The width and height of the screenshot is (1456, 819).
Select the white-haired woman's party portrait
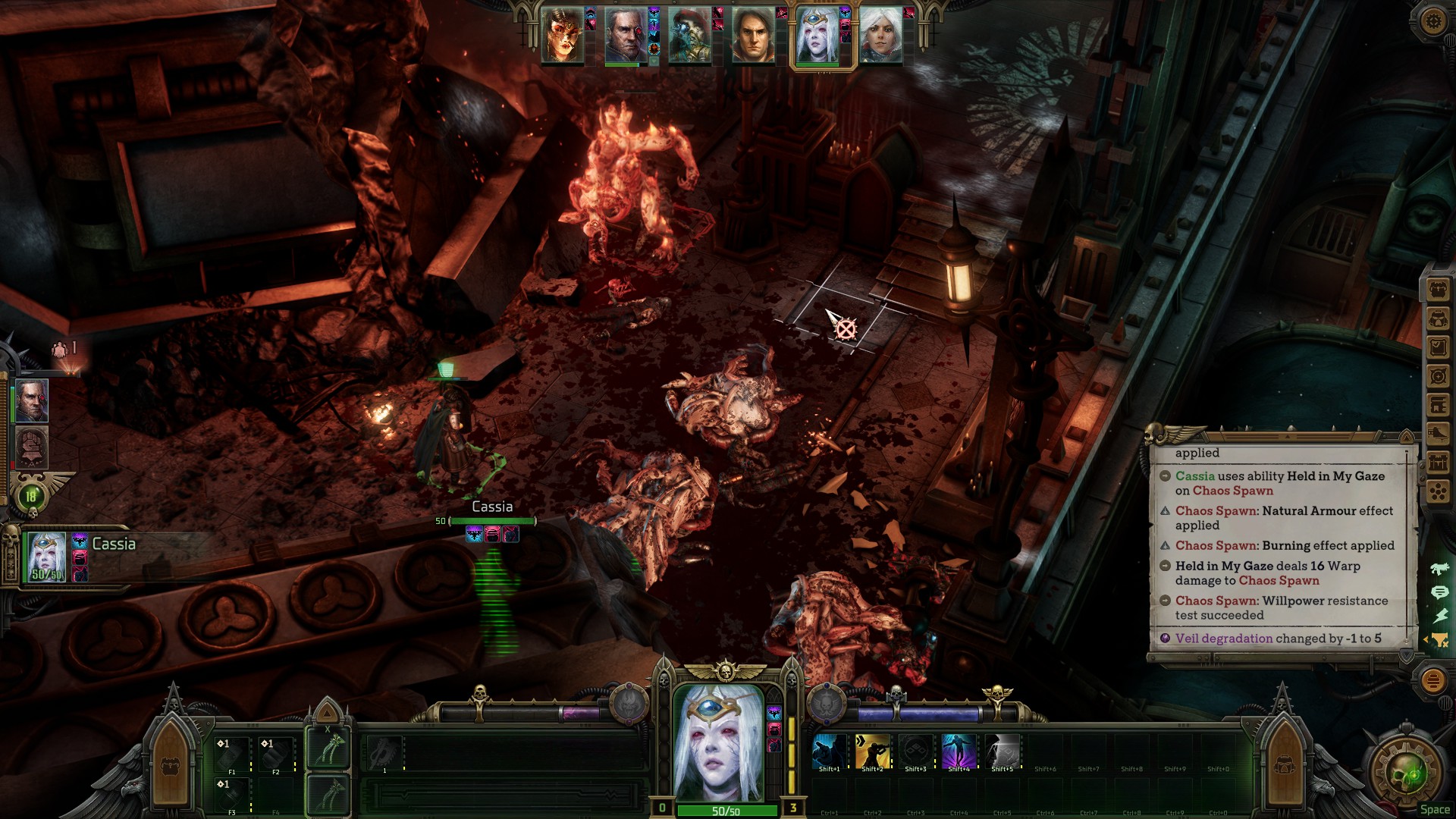click(x=880, y=36)
